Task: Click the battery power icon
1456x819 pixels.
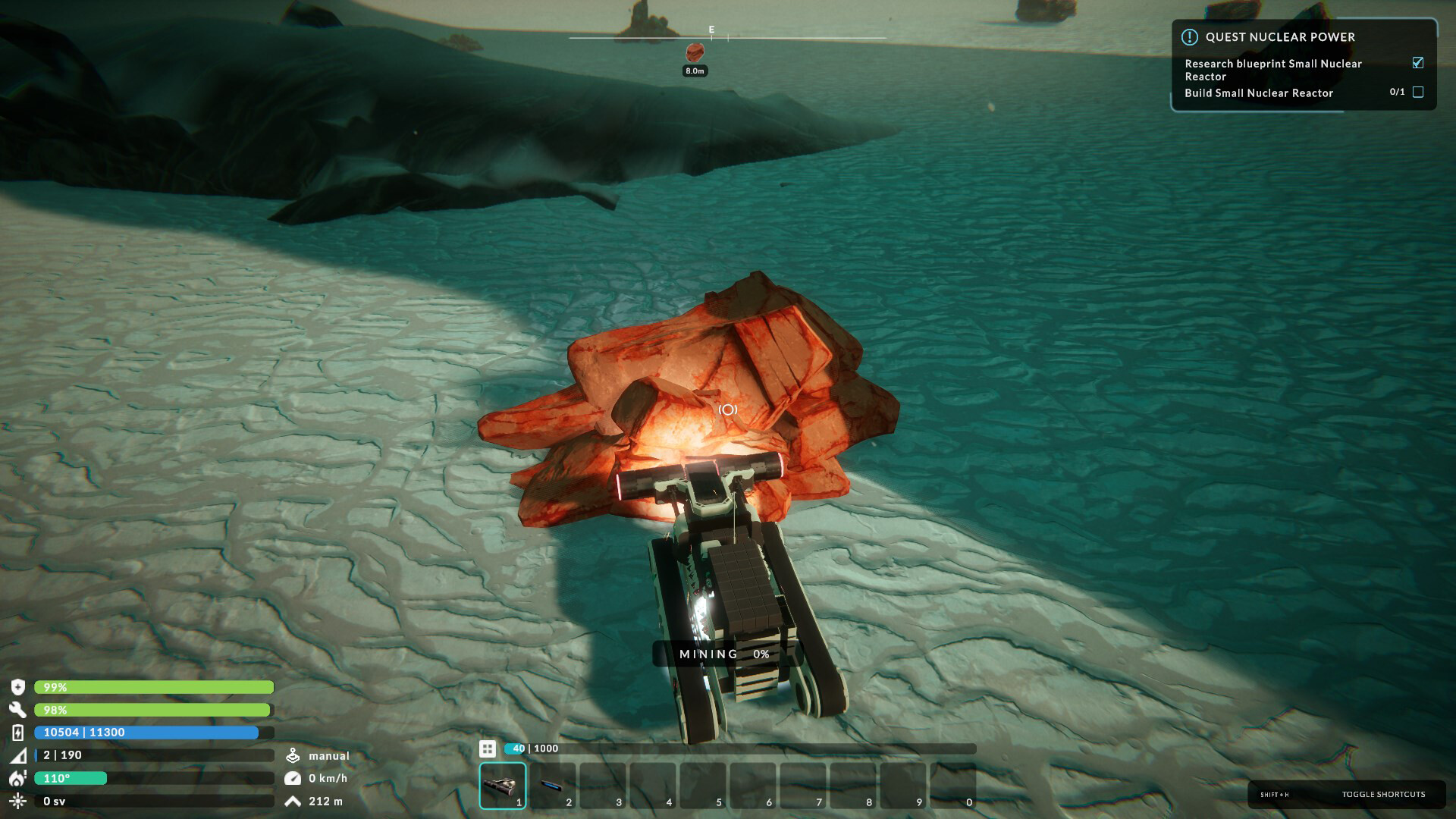Action: tap(17, 733)
